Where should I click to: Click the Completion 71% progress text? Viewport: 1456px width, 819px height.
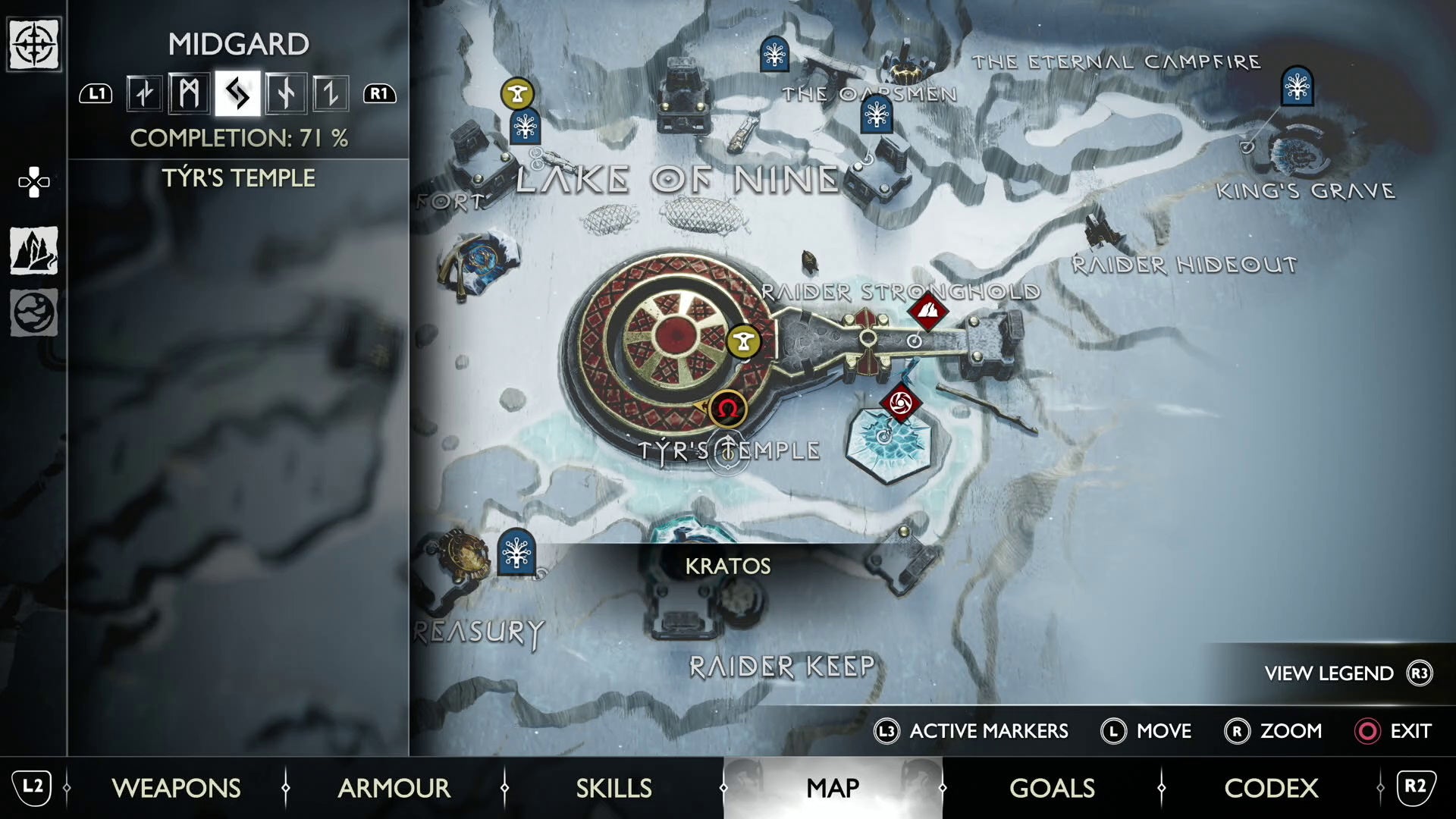click(x=239, y=138)
